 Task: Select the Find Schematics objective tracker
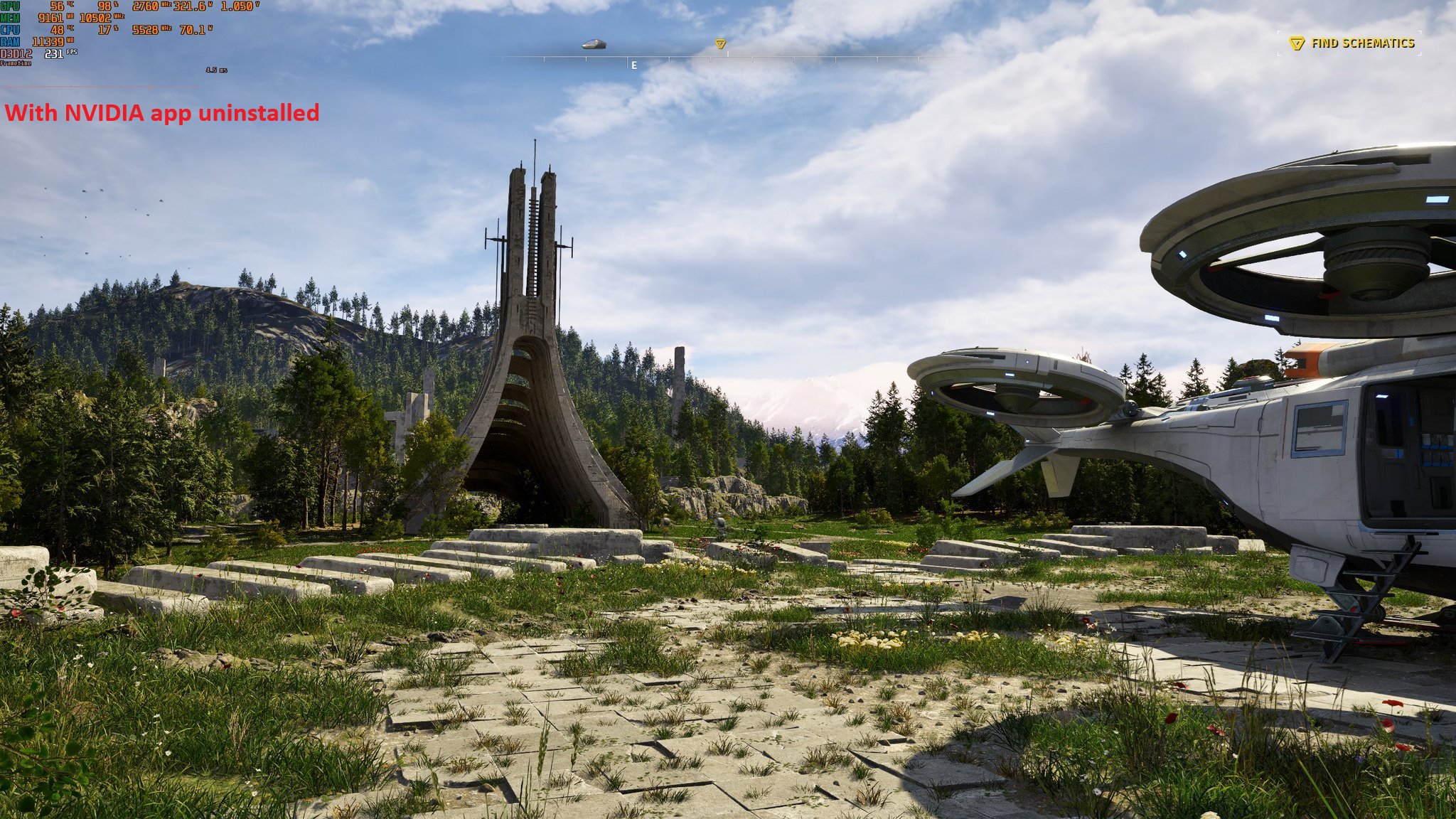tap(1353, 43)
